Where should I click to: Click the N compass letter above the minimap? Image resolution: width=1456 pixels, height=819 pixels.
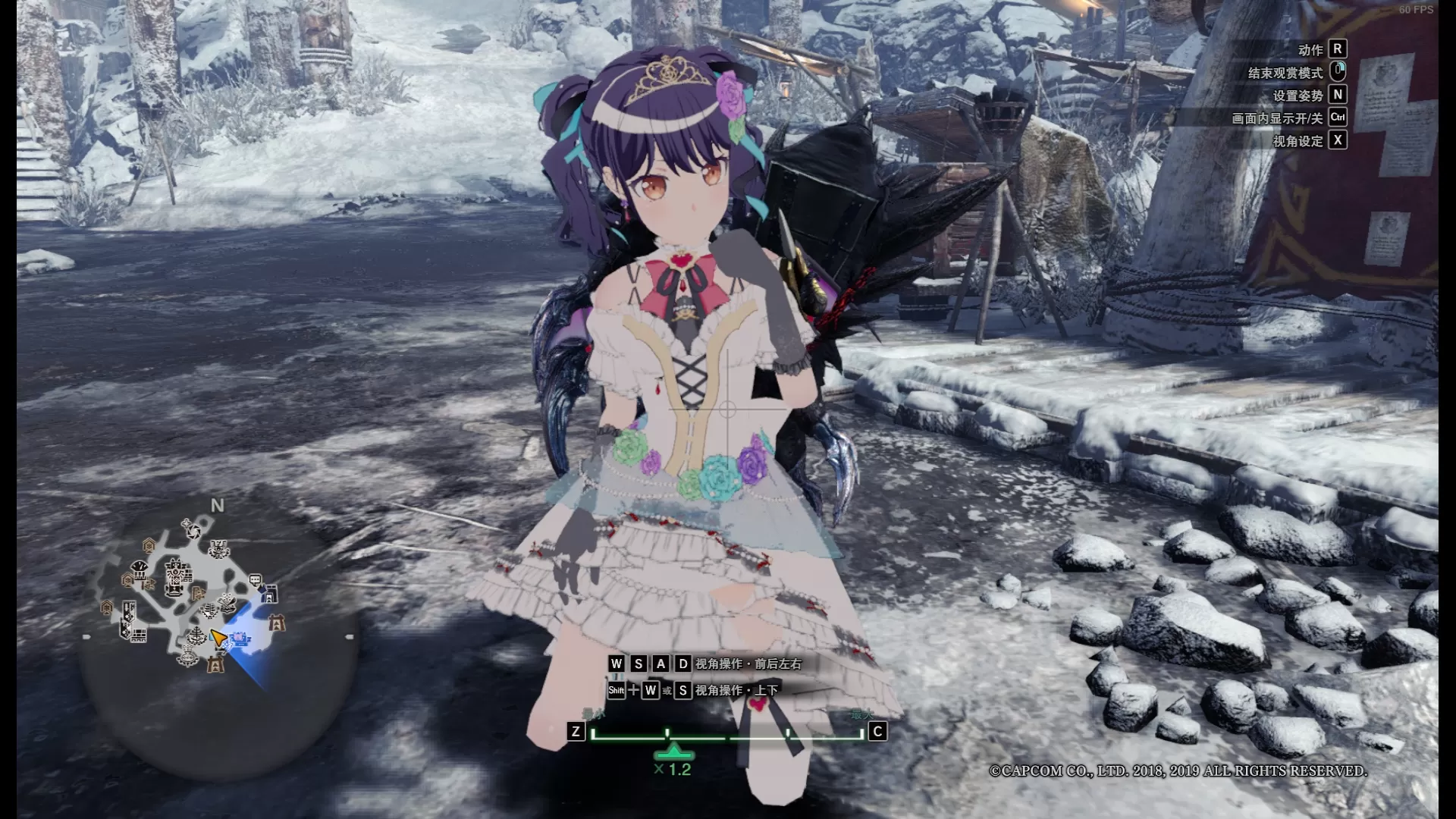click(x=217, y=504)
